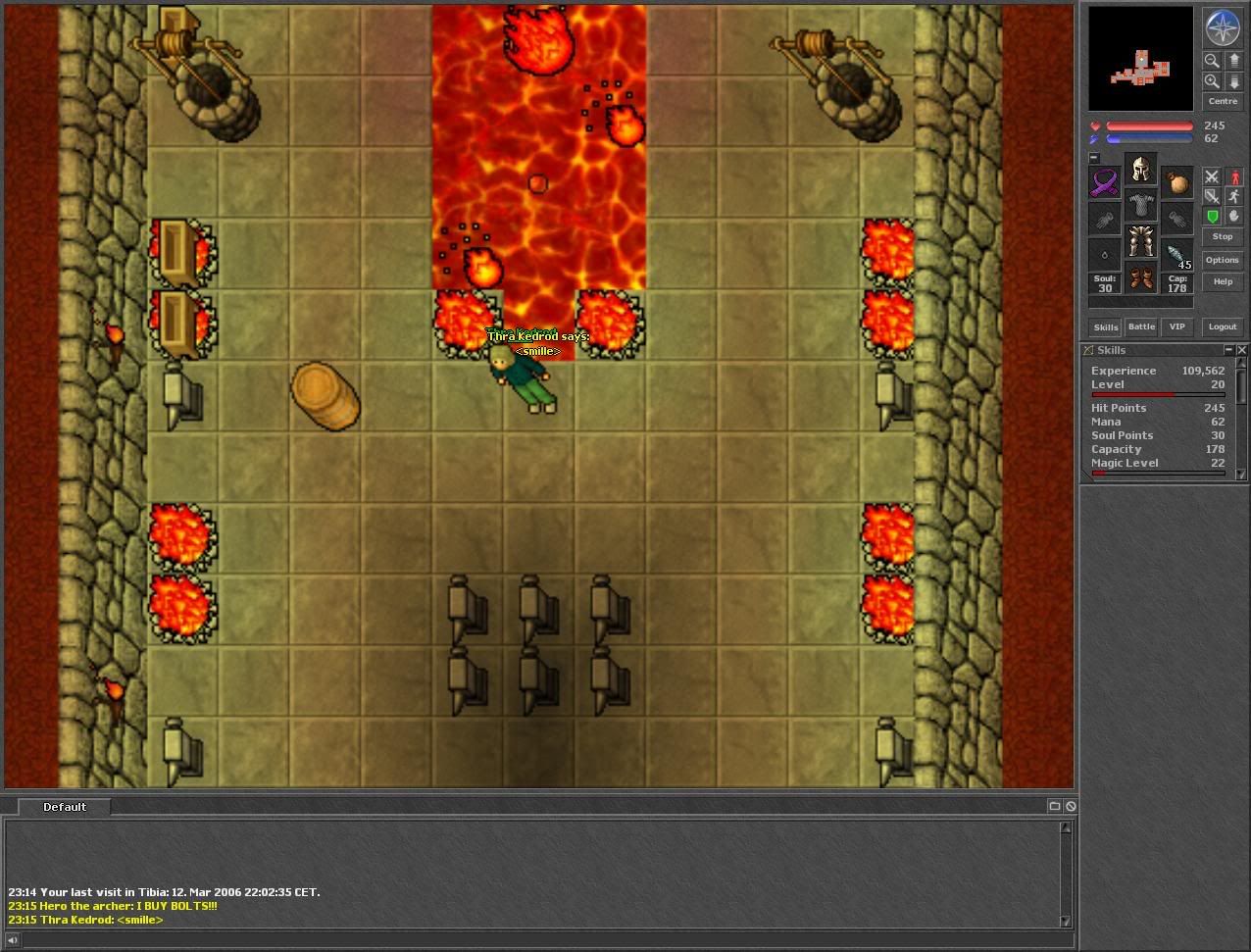Switch to the Default chat tab
Viewport: 1251px width, 952px height.
(x=64, y=807)
